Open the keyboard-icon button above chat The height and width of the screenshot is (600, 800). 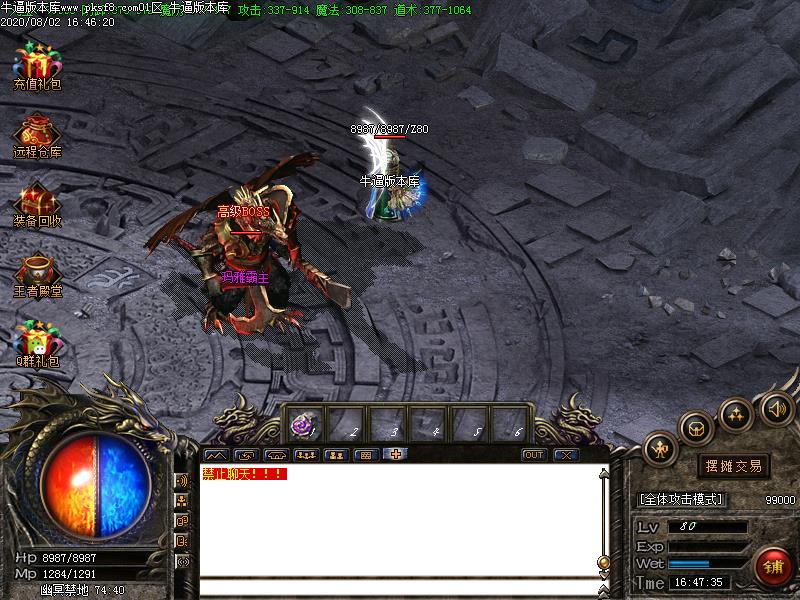pos(366,455)
